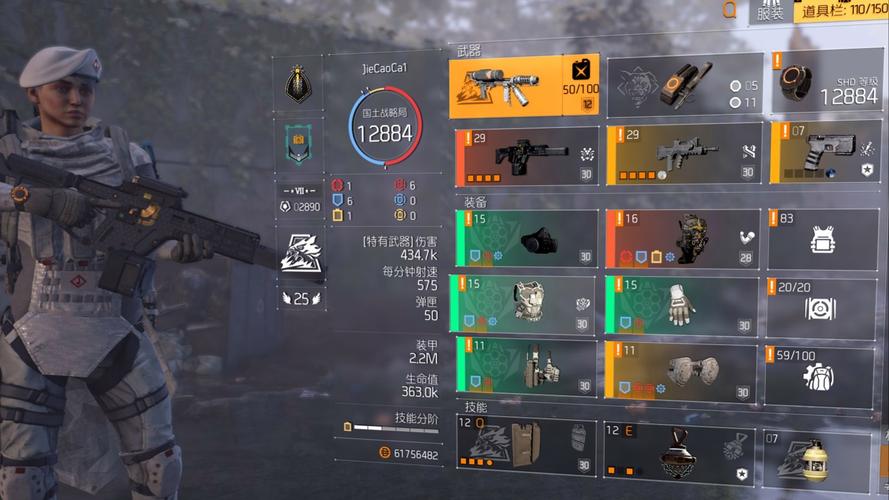
Task: Select the holster gear slot
Action: [526, 370]
